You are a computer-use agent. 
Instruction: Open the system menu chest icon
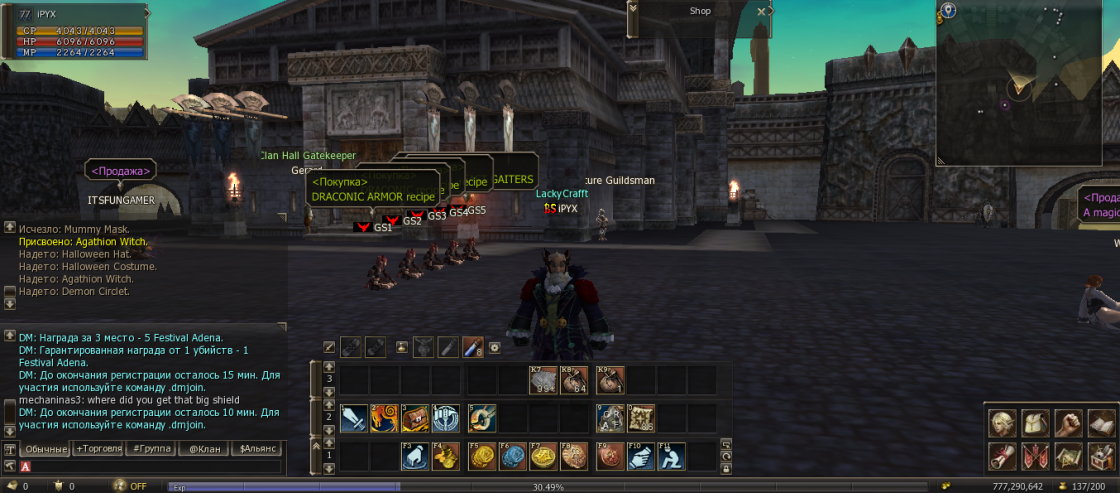click(1102, 457)
